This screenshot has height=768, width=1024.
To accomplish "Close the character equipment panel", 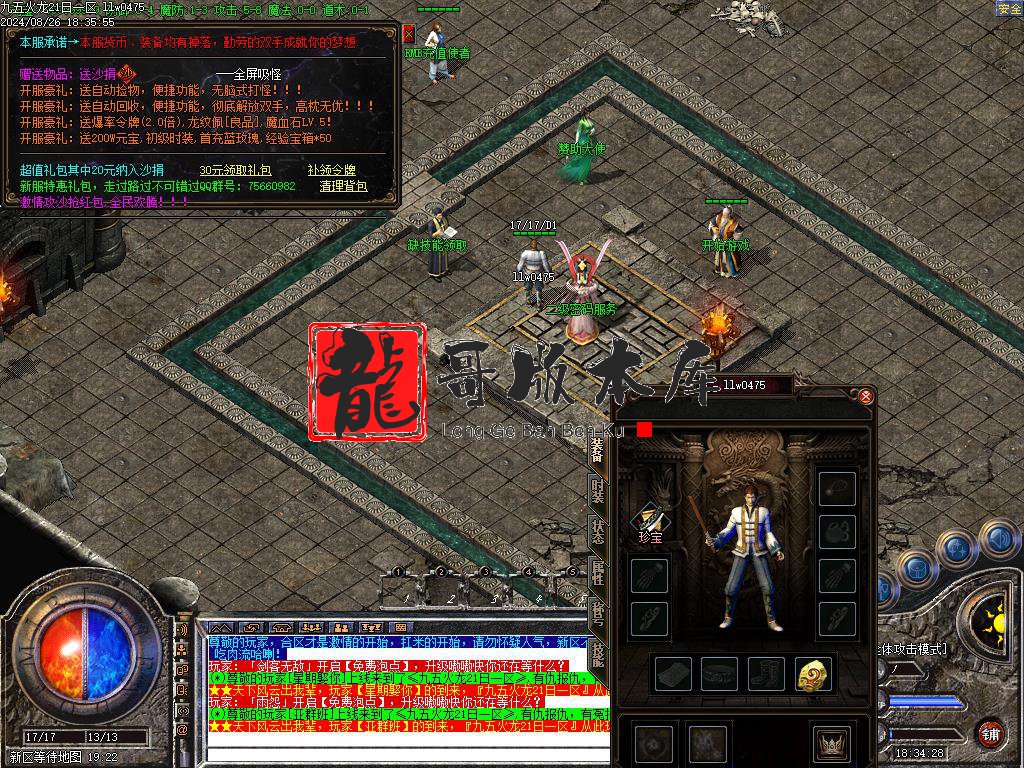I will coord(866,397).
